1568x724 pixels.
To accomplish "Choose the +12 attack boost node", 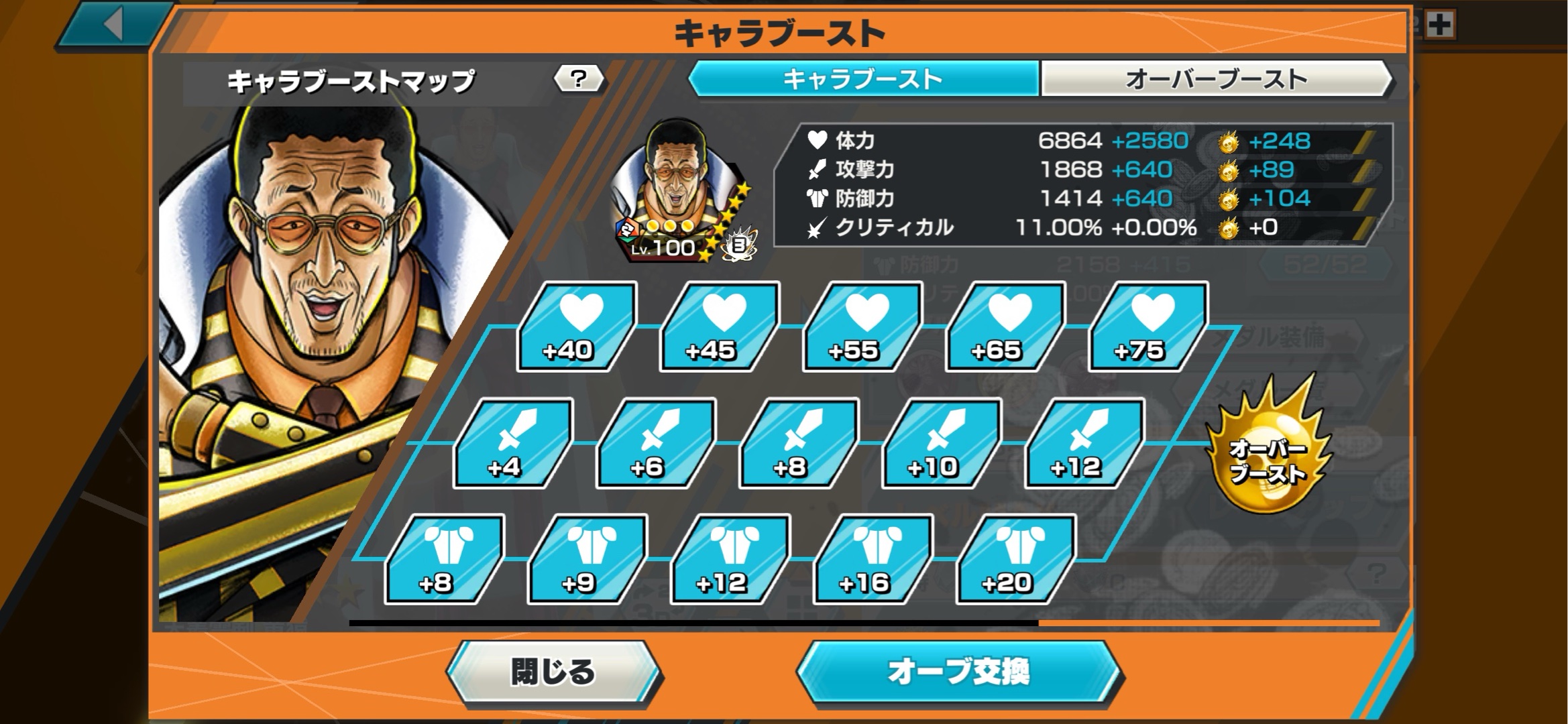I will click(1084, 443).
